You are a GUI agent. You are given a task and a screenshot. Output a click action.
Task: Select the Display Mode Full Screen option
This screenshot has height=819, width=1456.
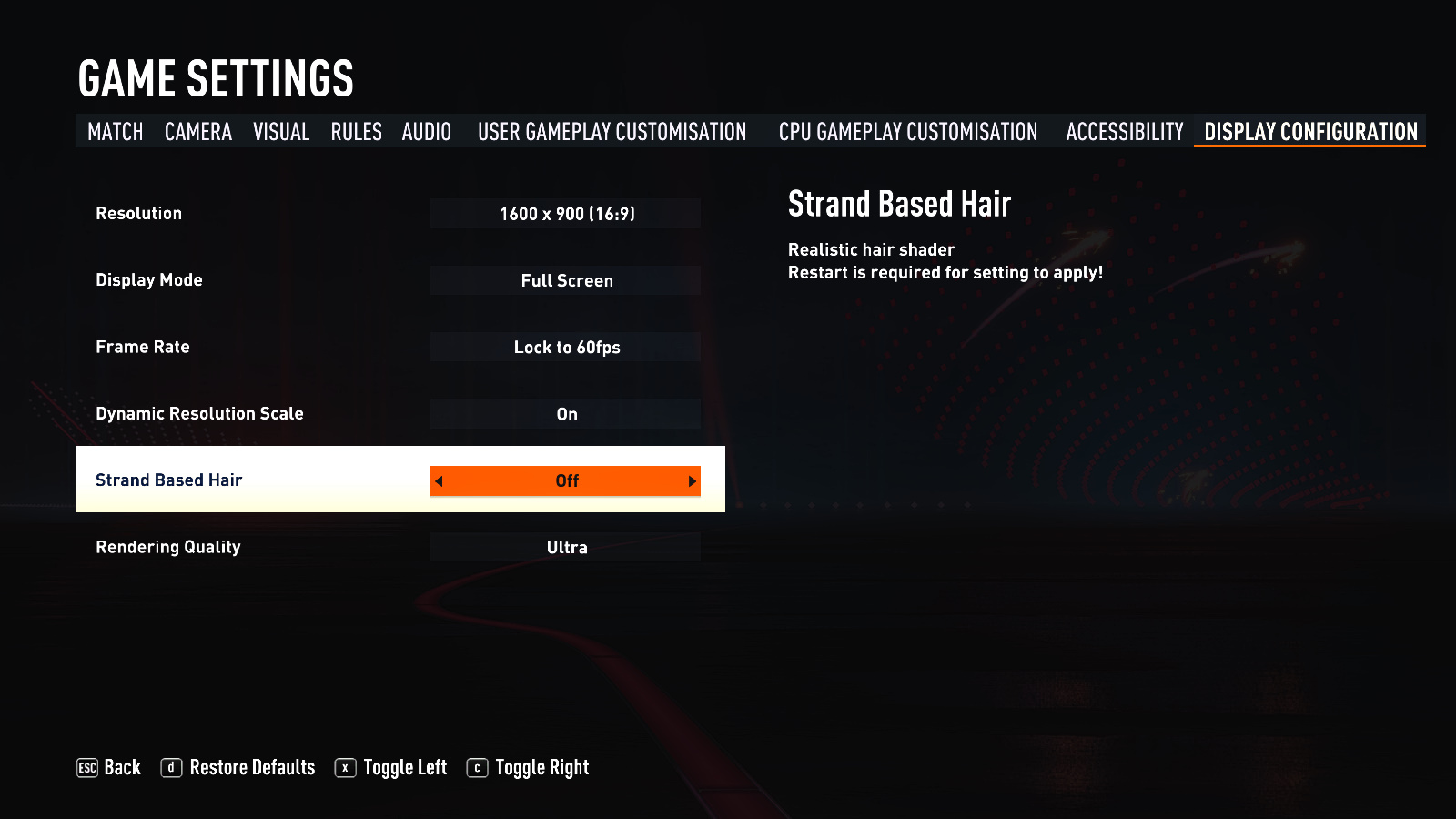pos(565,280)
